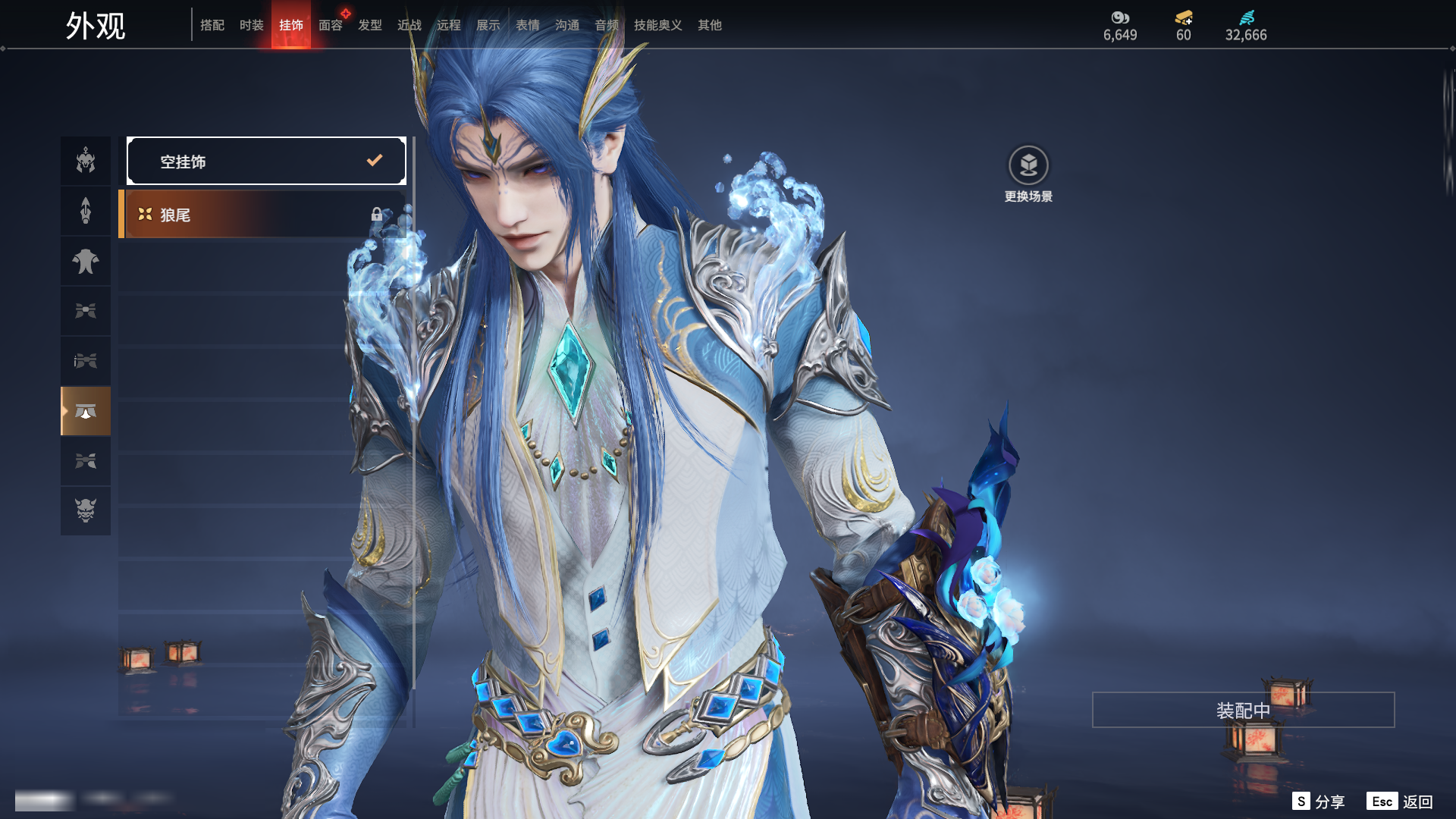Open the 时装 outfit tab
Screen dimensions: 1456x819
click(x=251, y=25)
